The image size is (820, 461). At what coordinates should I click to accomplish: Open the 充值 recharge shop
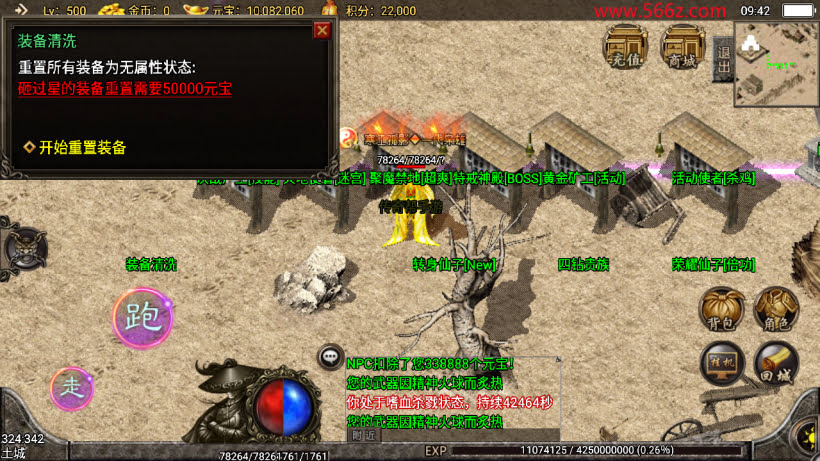point(625,47)
